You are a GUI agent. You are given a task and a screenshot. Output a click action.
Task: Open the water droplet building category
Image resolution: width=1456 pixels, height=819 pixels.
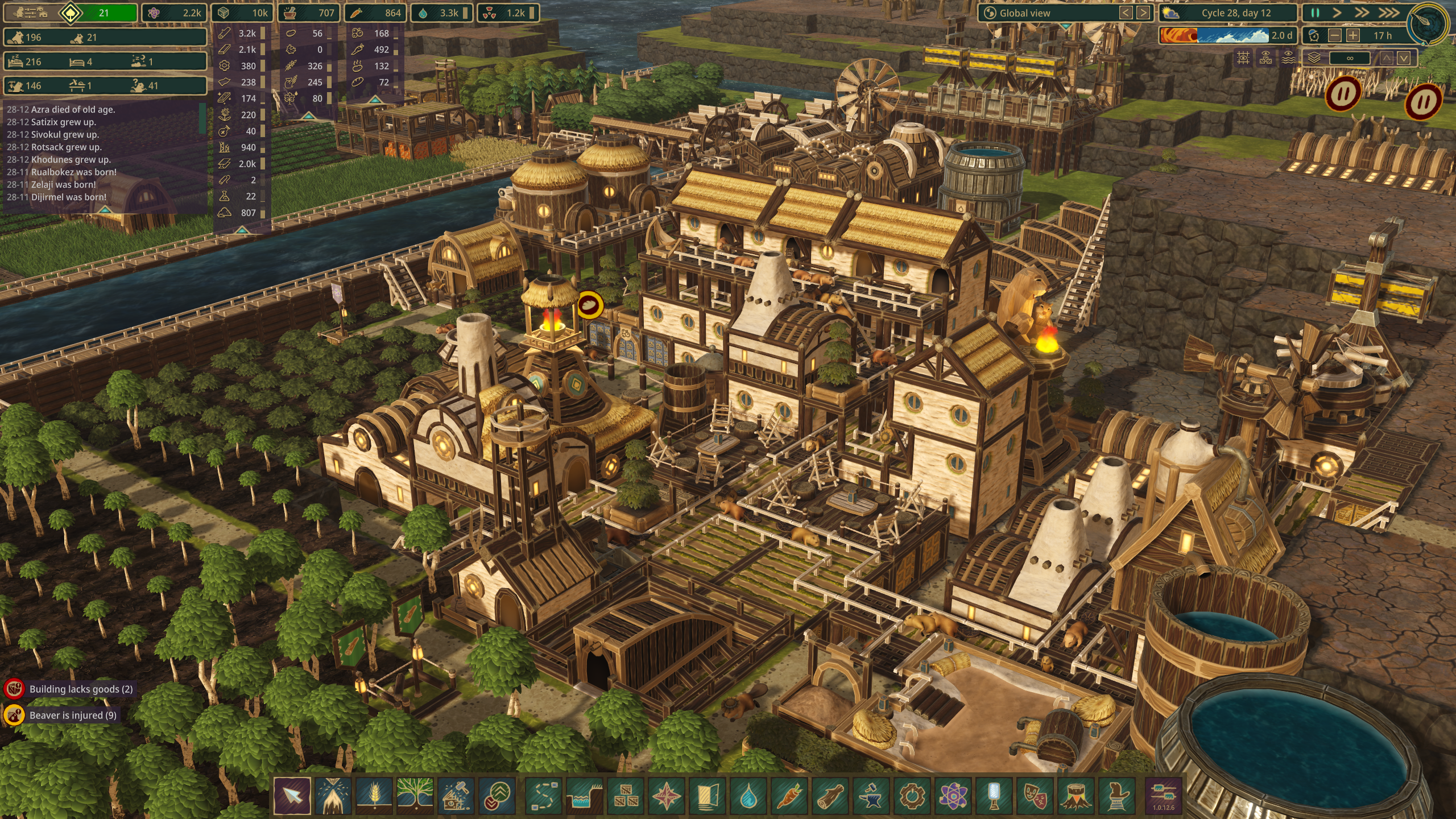tap(748, 795)
